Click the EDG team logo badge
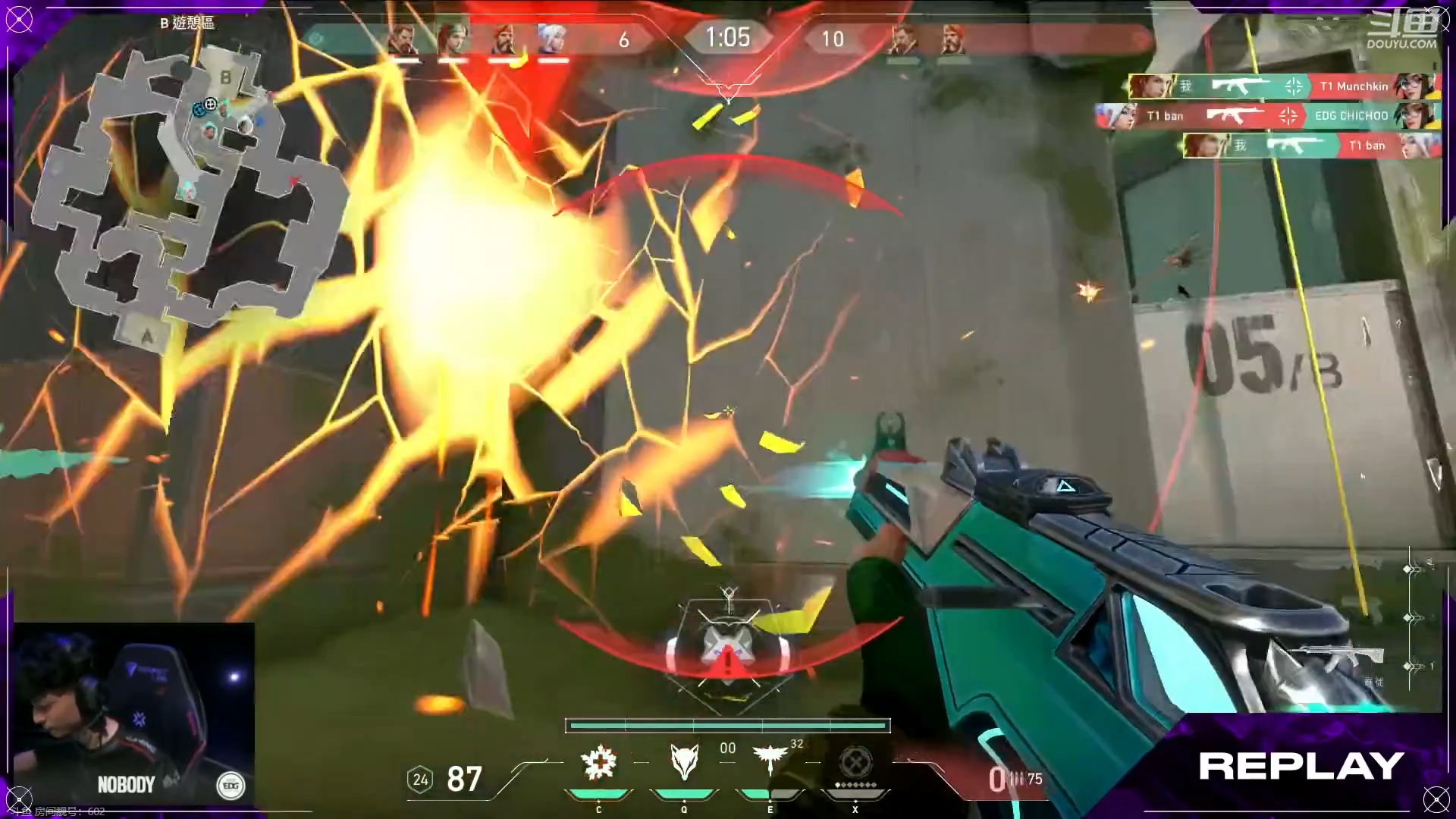Image resolution: width=1456 pixels, height=819 pixels. tap(231, 786)
